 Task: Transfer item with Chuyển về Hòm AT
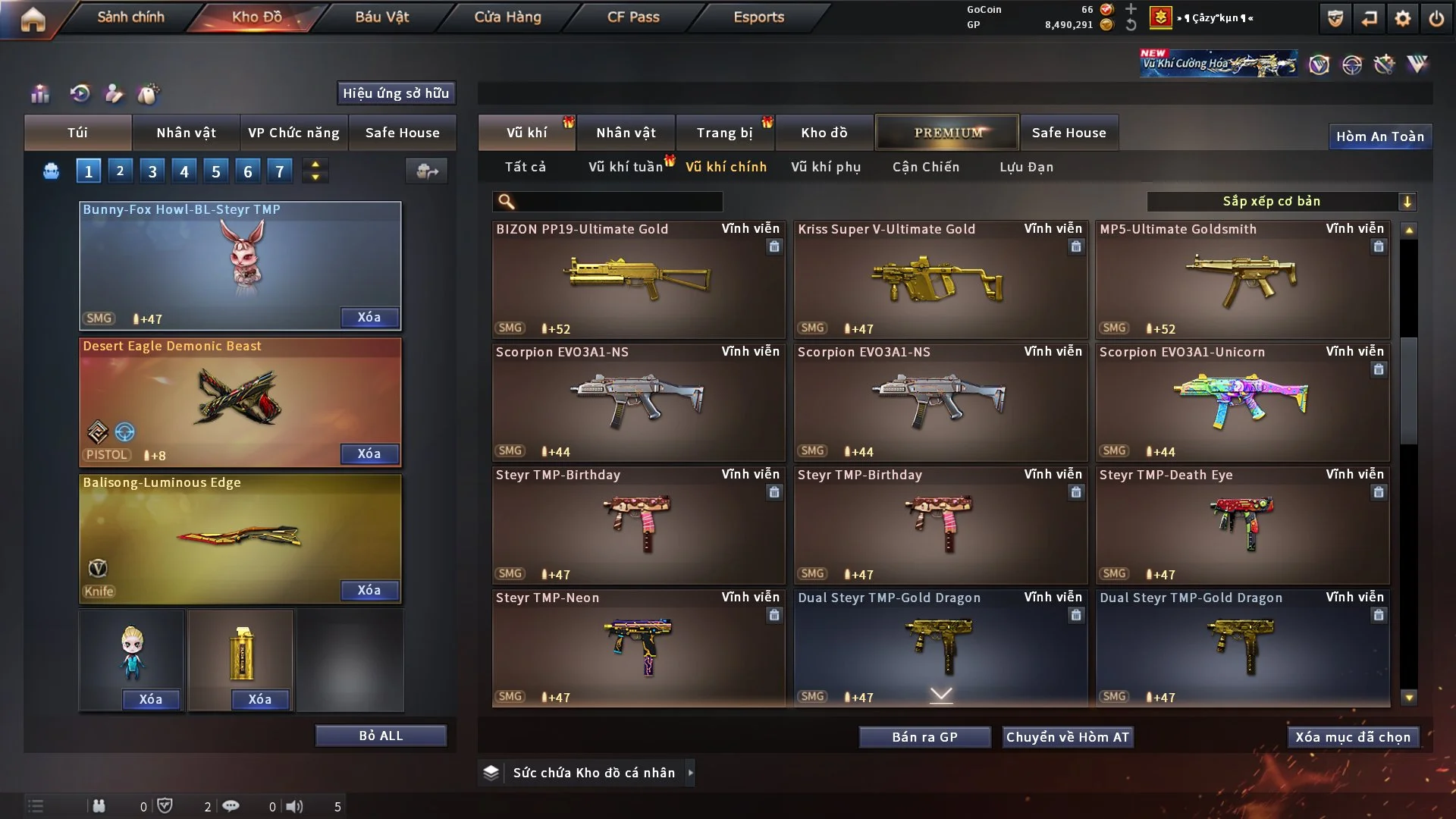click(x=1068, y=737)
